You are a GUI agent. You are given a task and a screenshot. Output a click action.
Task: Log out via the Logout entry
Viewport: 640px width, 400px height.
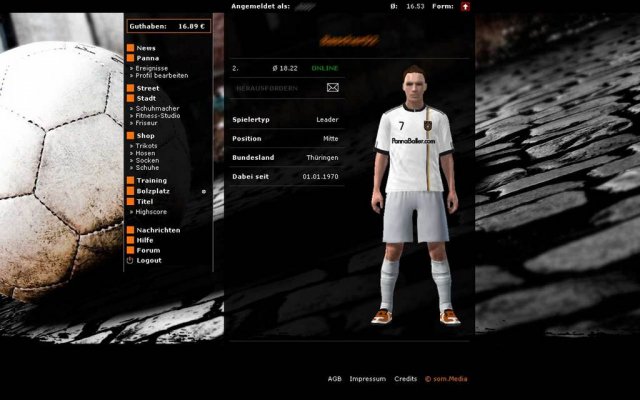coord(148,260)
